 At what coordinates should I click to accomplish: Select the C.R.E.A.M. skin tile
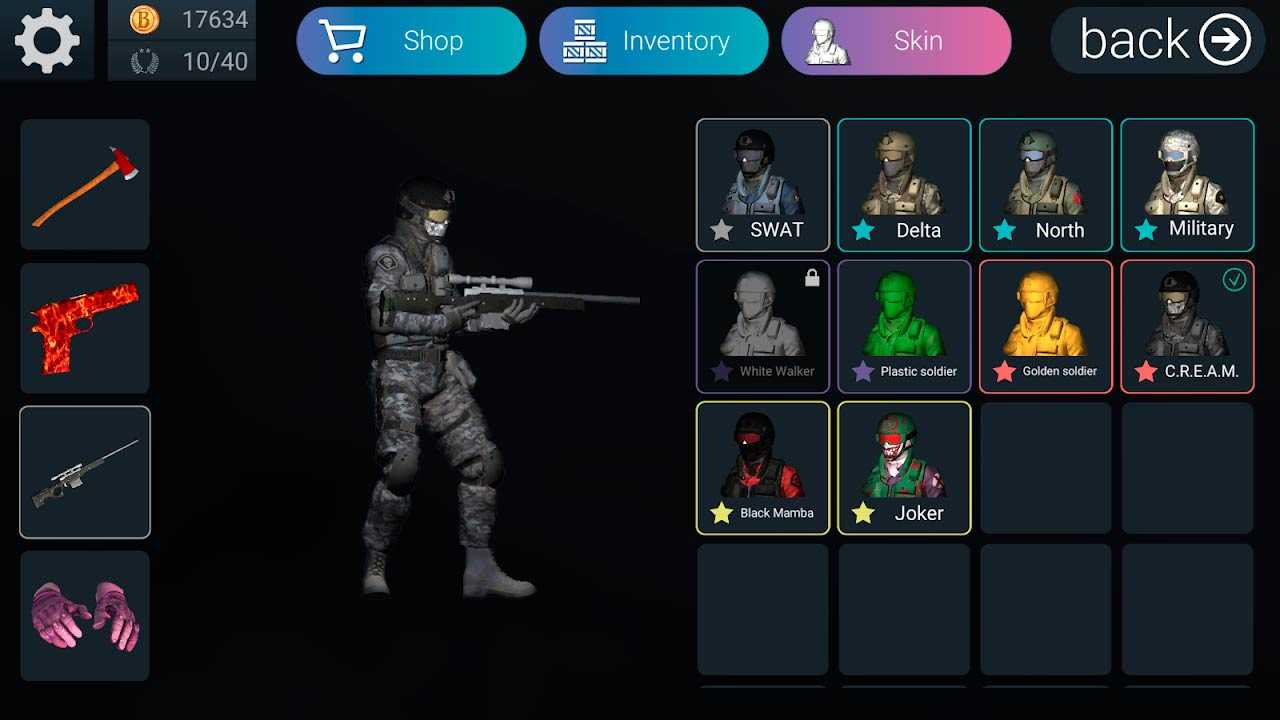pos(1187,326)
